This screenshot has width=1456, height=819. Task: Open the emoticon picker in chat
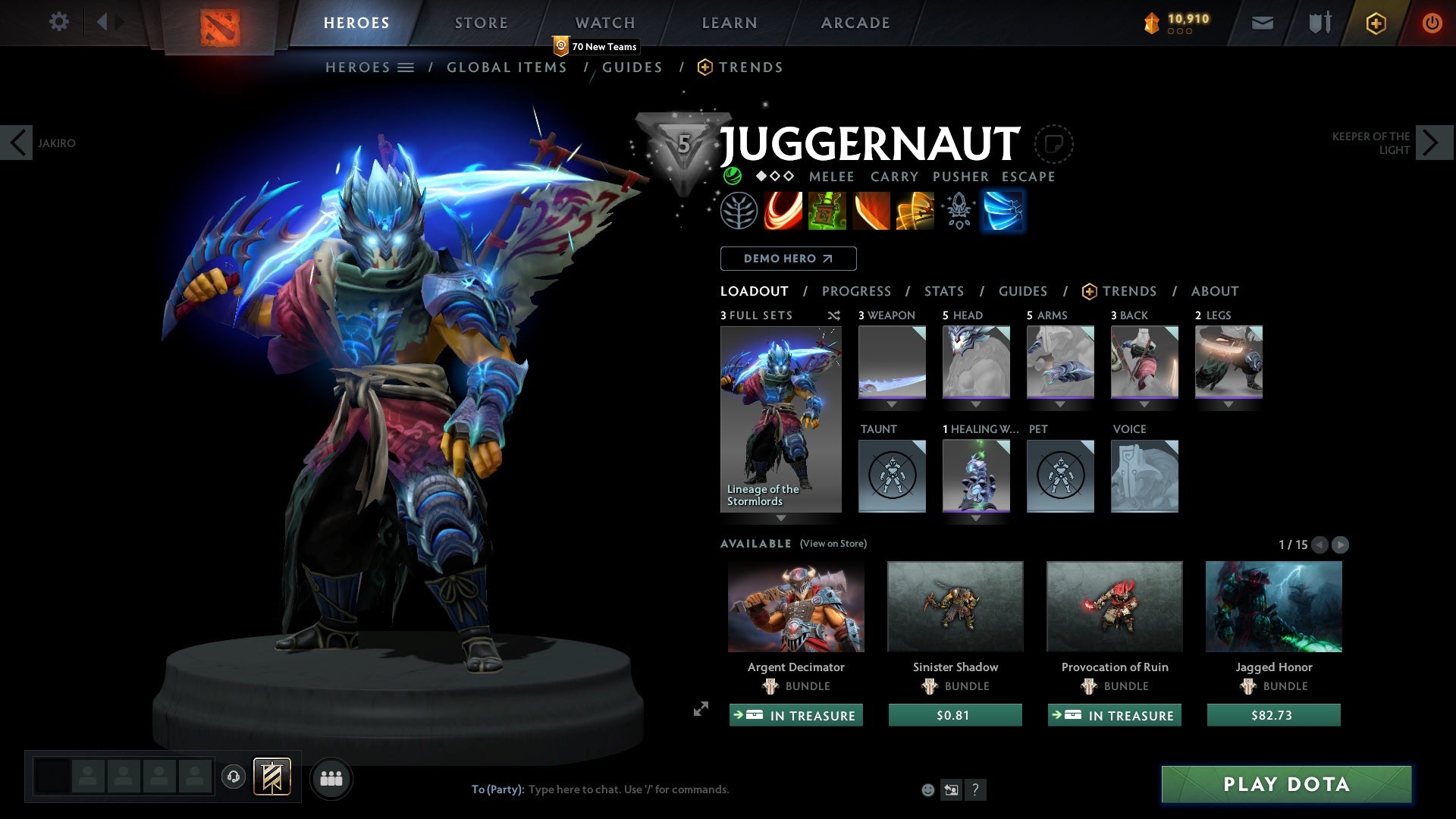(x=927, y=789)
